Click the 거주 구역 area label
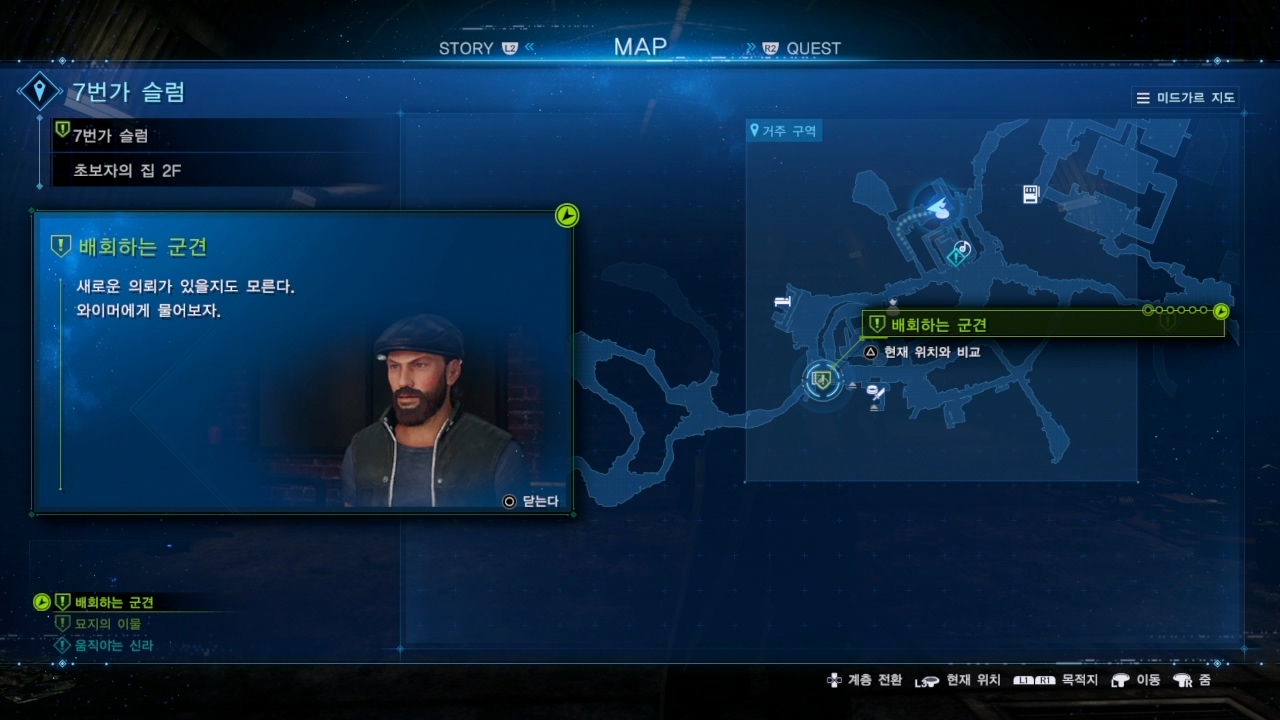The image size is (1280, 720). tap(785, 131)
